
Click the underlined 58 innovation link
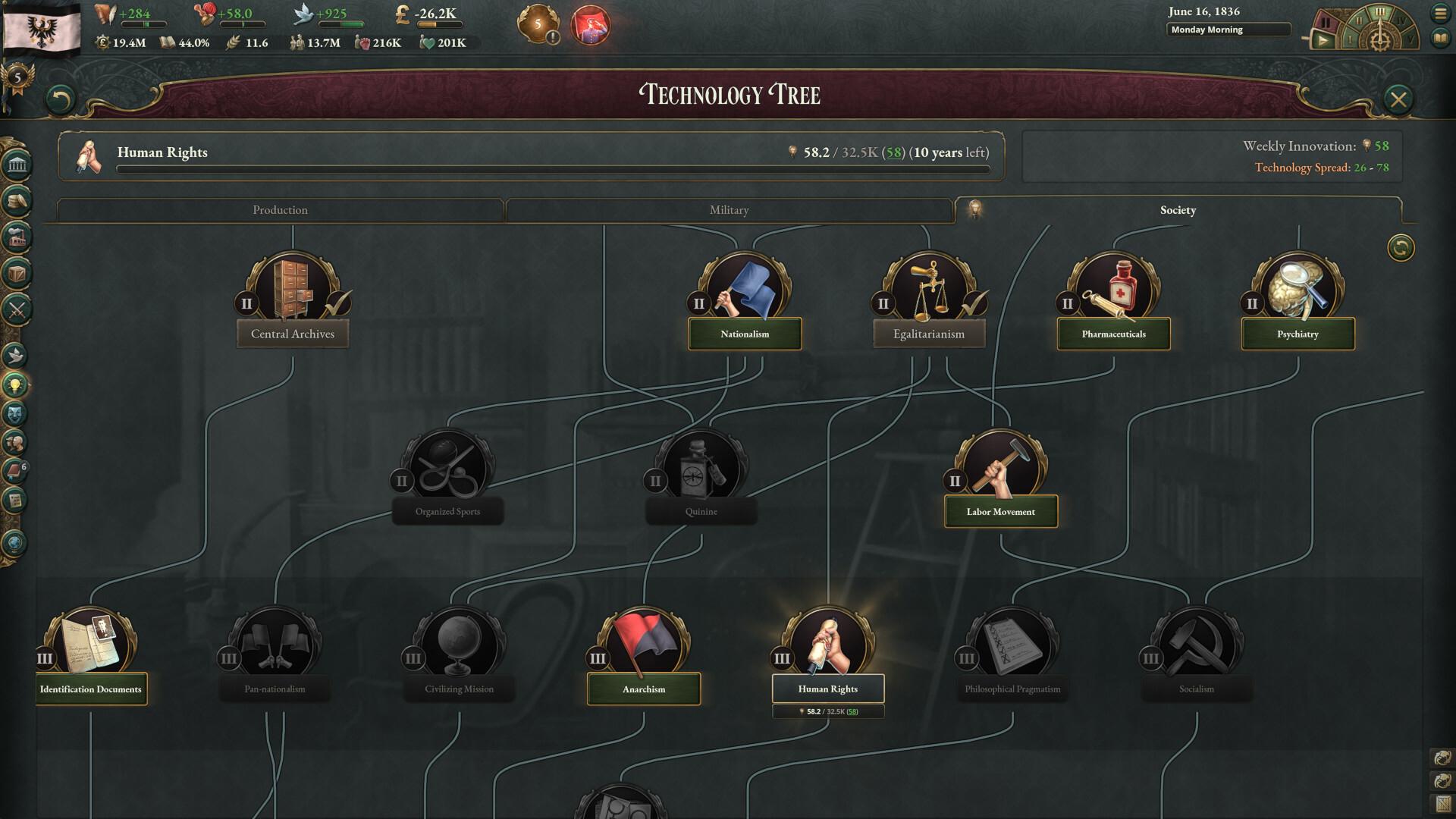pos(894,152)
